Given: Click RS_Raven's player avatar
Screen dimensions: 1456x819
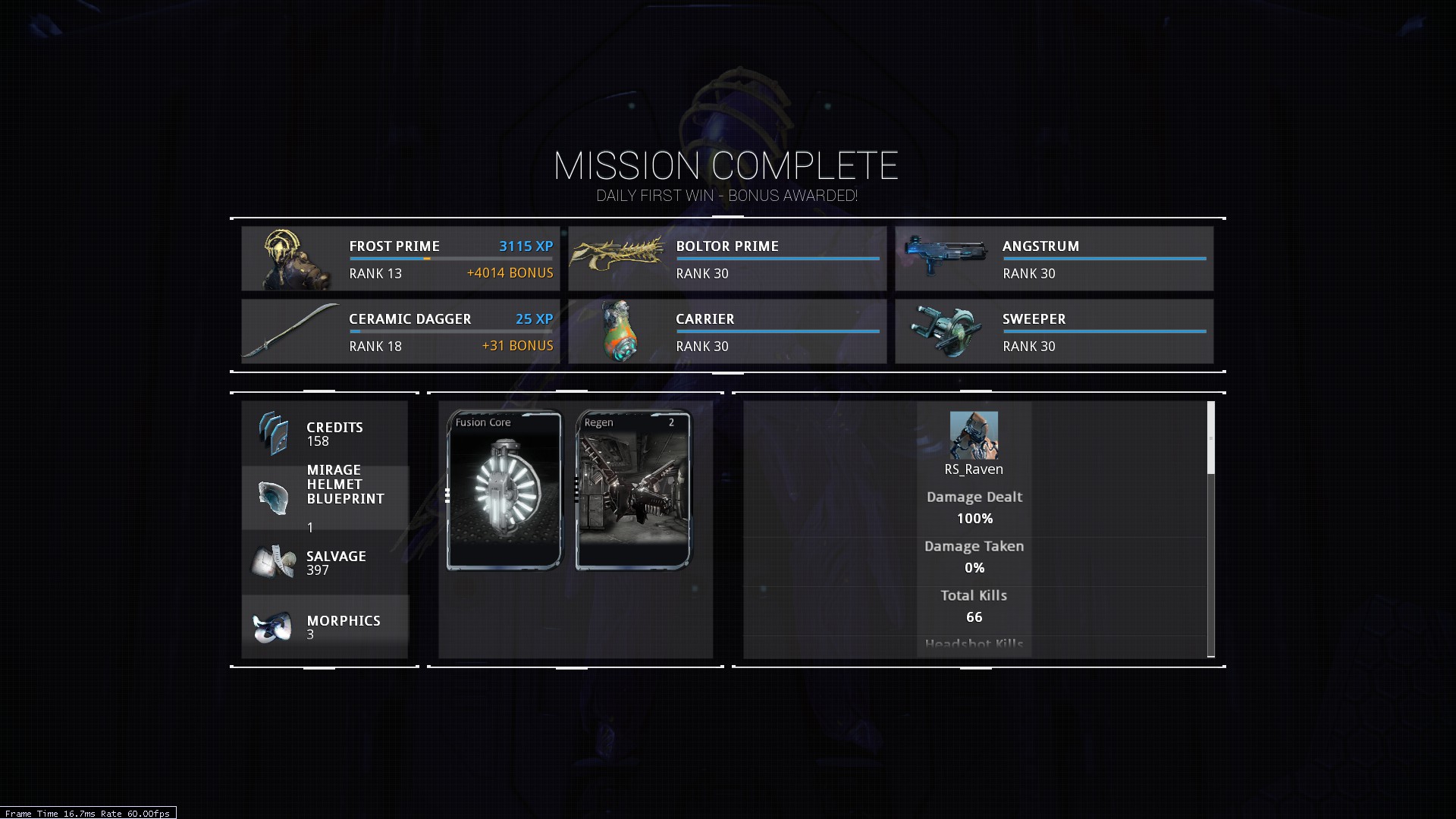Looking at the screenshot, I should 974,435.
